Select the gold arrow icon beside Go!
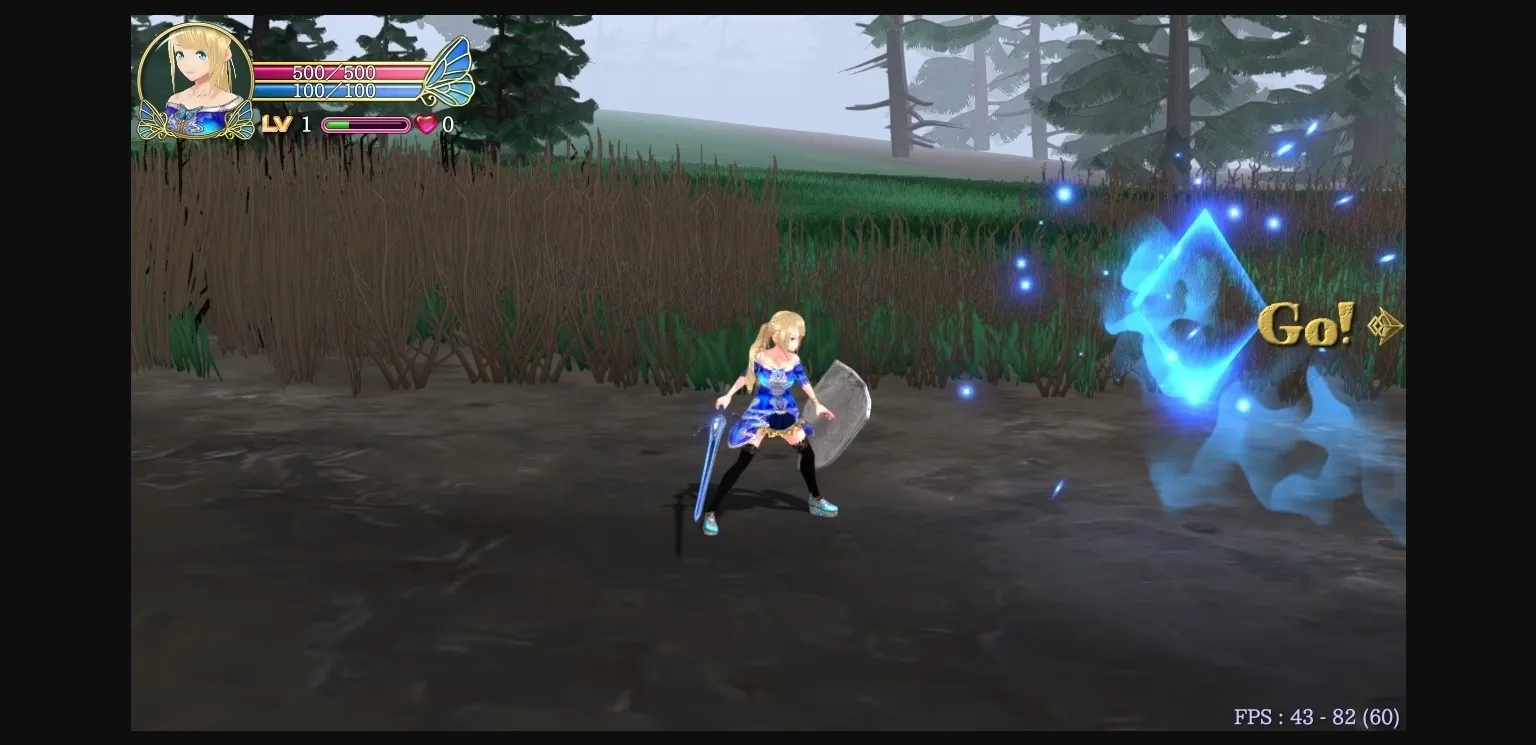 point(1384,326)
